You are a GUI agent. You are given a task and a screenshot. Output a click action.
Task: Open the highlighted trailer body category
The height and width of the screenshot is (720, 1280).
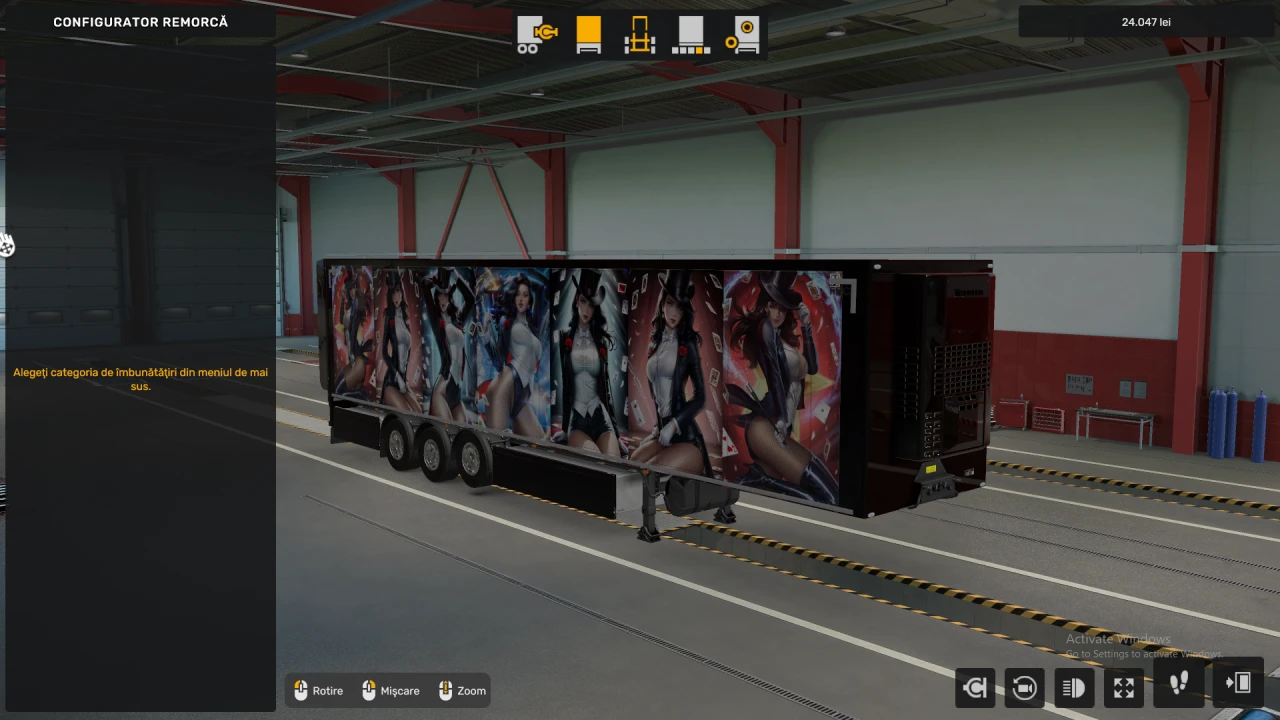tap(588, 33)
